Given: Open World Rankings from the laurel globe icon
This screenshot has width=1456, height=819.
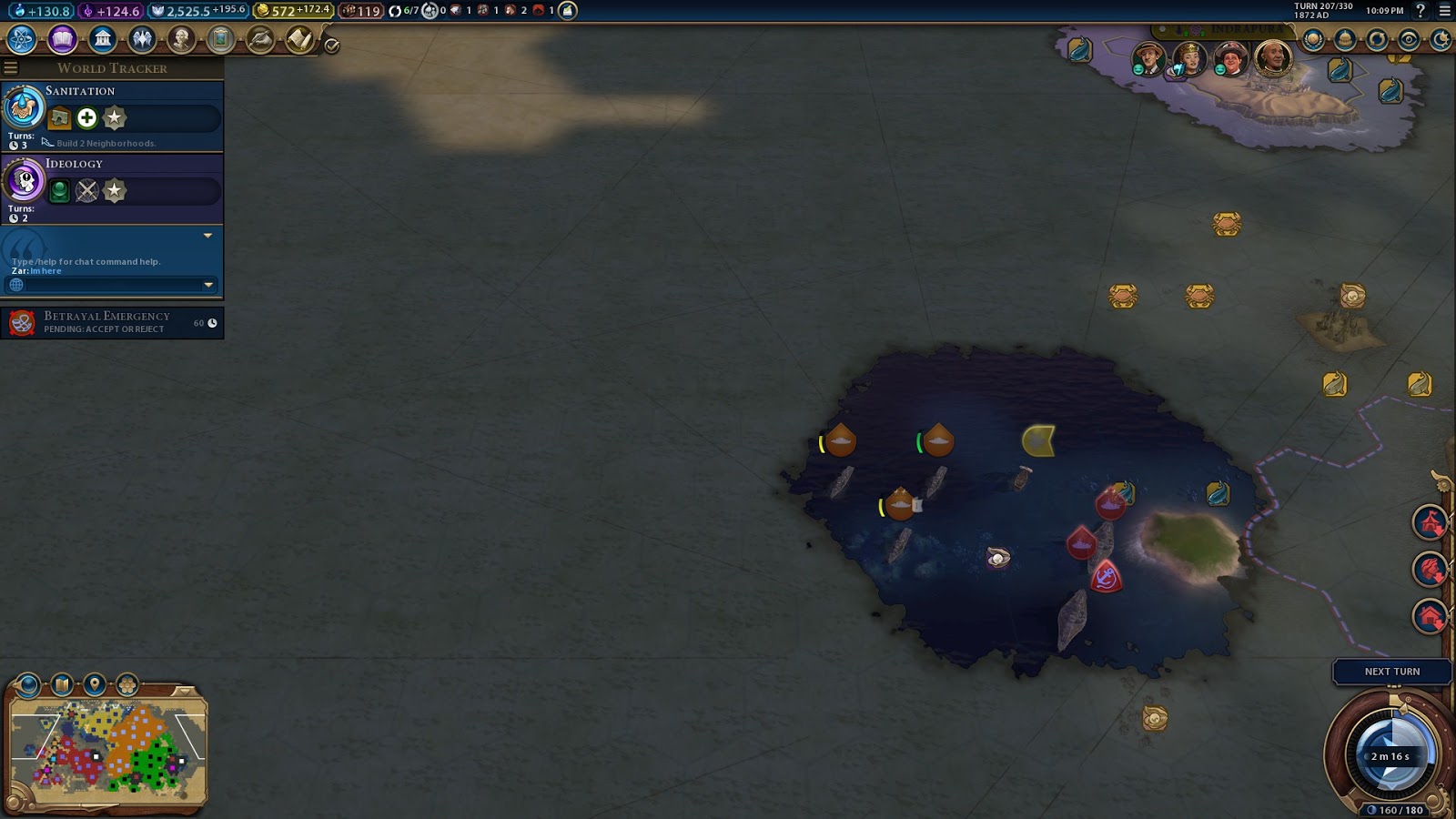Looking at the screenshot, I should (x=1313, y=39).
